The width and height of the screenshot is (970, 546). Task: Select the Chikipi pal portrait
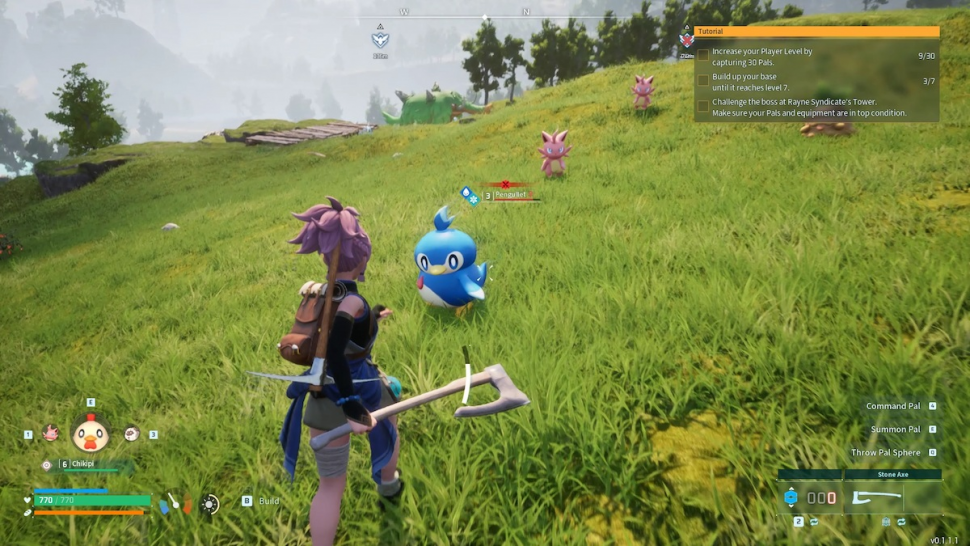click(x=91, y=433)
